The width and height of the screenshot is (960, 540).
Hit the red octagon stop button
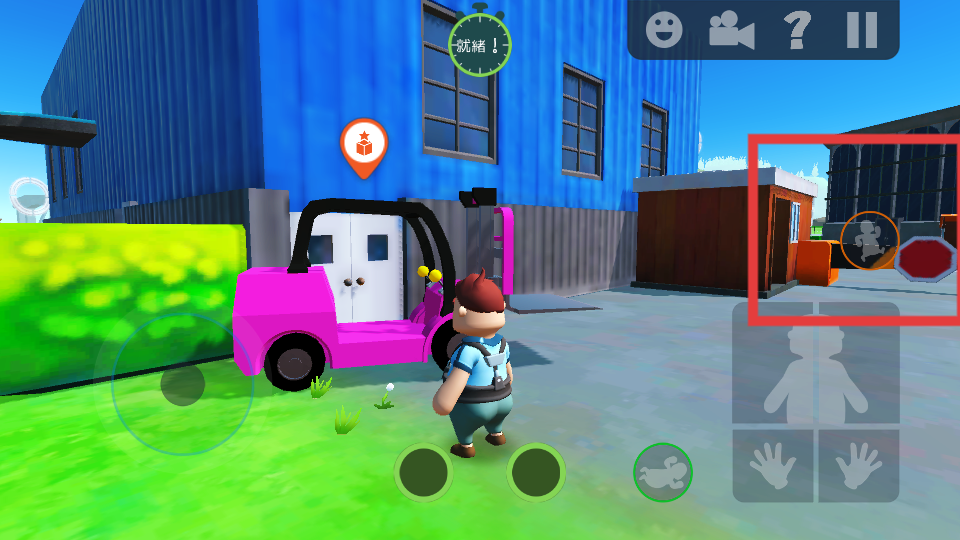coord(926,260)
